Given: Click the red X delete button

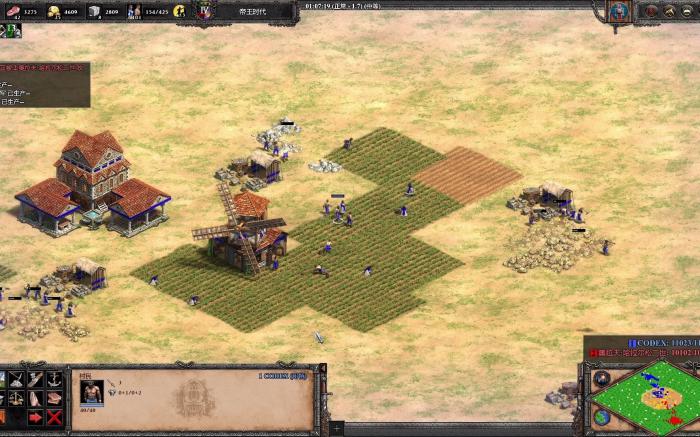Looking at the screenshot, I should pos(54,417).
